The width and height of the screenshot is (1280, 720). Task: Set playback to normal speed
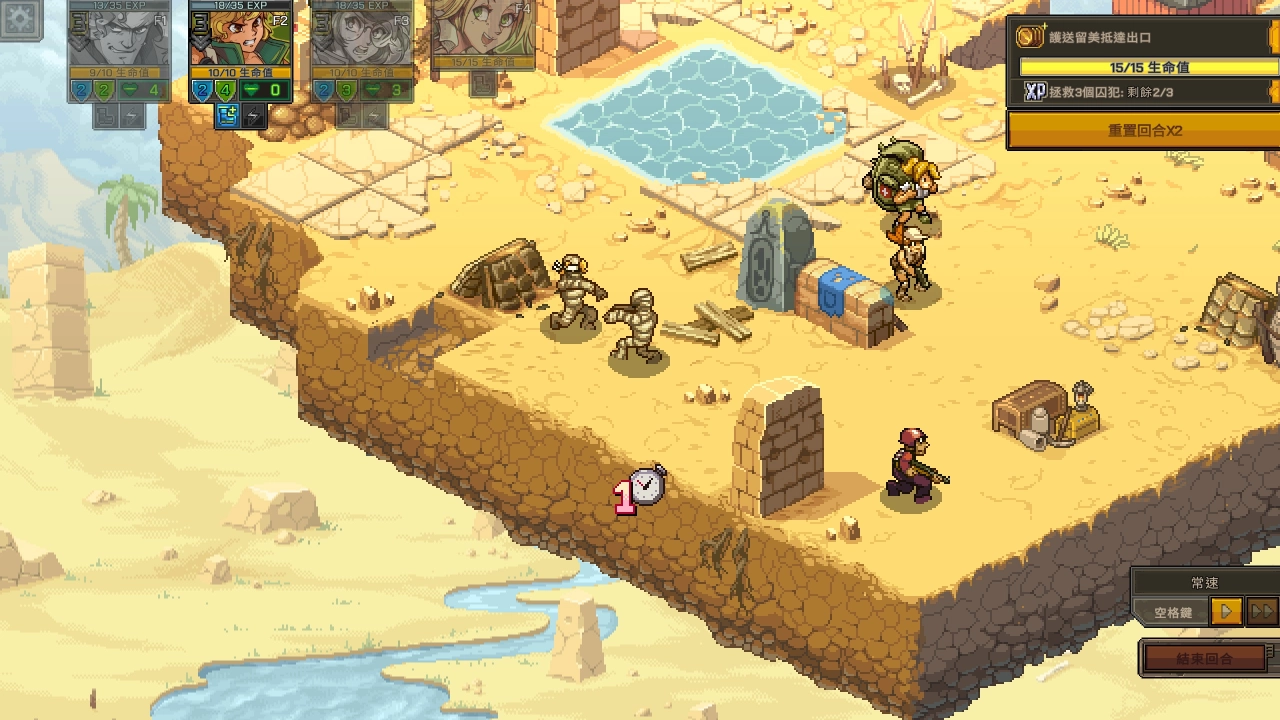1226,611
